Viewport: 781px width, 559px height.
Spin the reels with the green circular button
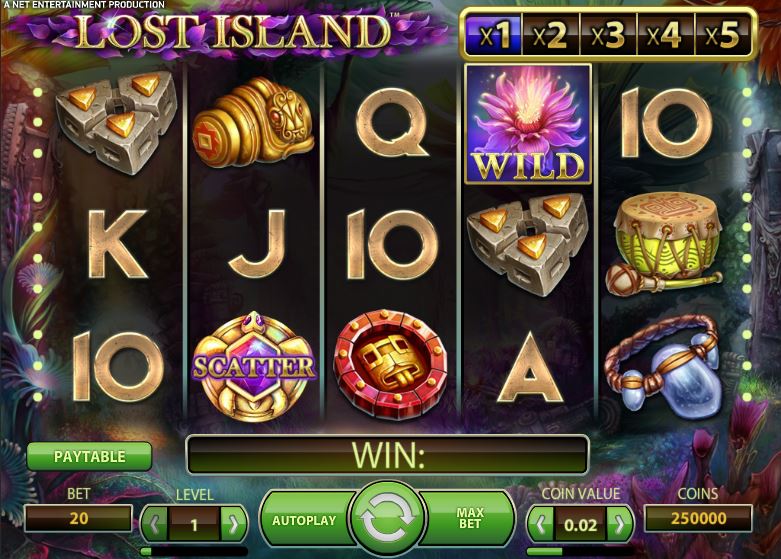tap(386, 520)
